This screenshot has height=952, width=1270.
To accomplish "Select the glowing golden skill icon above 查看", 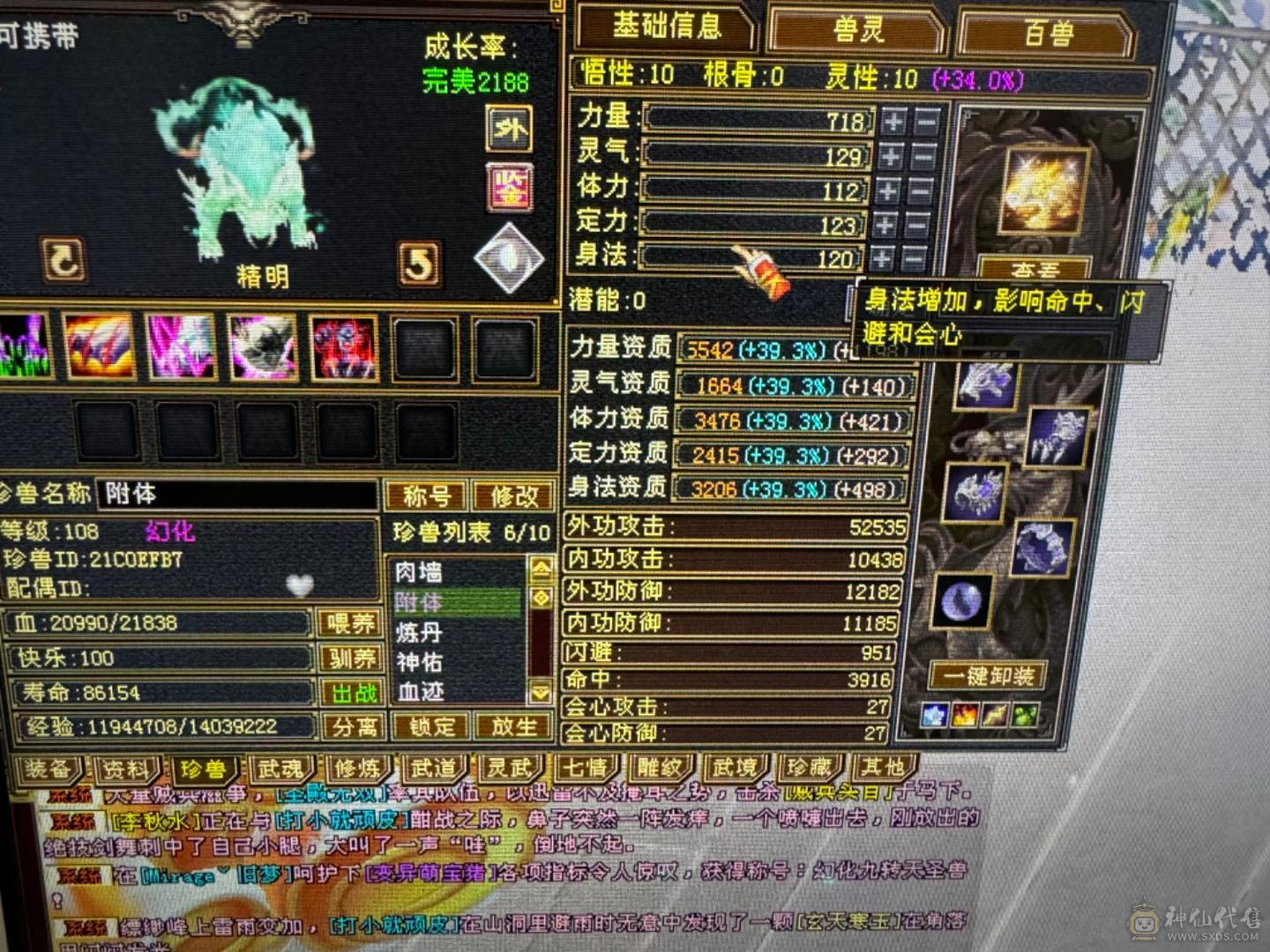I will [x=1041, y=190].
